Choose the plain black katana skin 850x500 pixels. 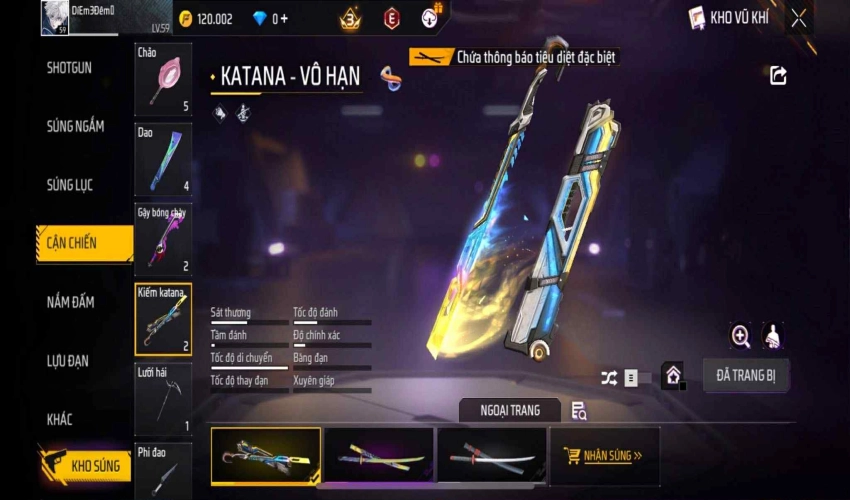[491, 456]
